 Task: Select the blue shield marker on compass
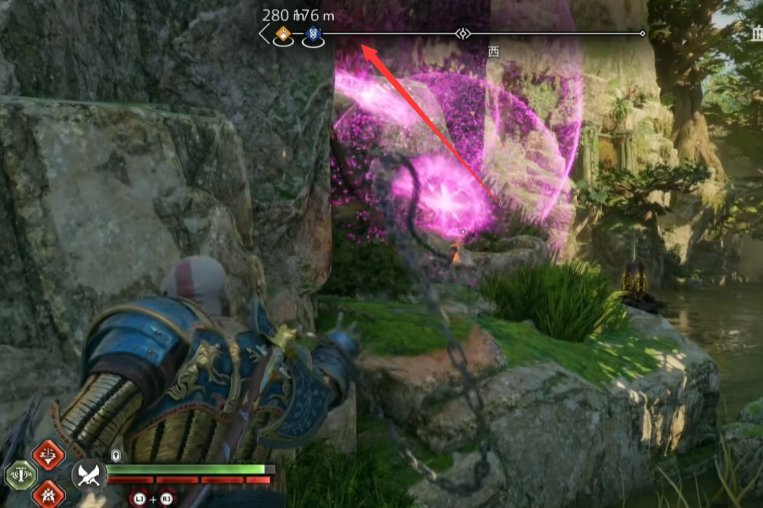tap(313, 35)
